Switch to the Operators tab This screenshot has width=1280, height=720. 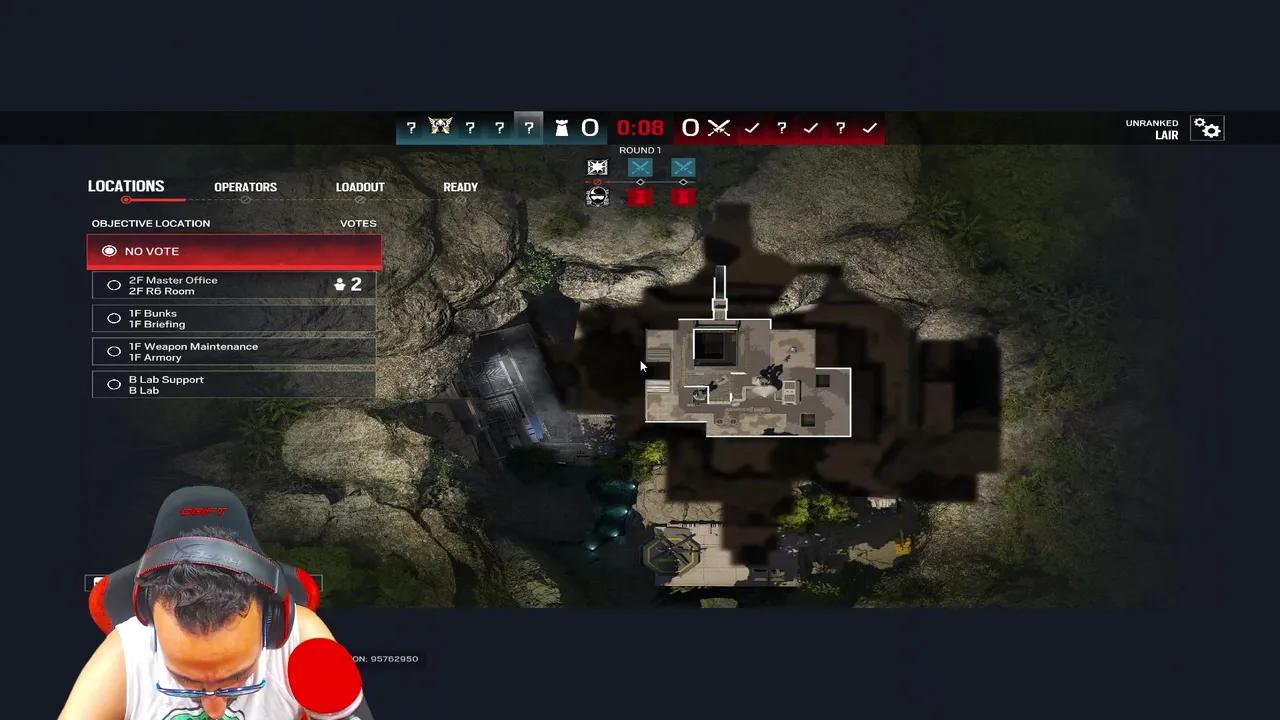click(x=245, y=187)
